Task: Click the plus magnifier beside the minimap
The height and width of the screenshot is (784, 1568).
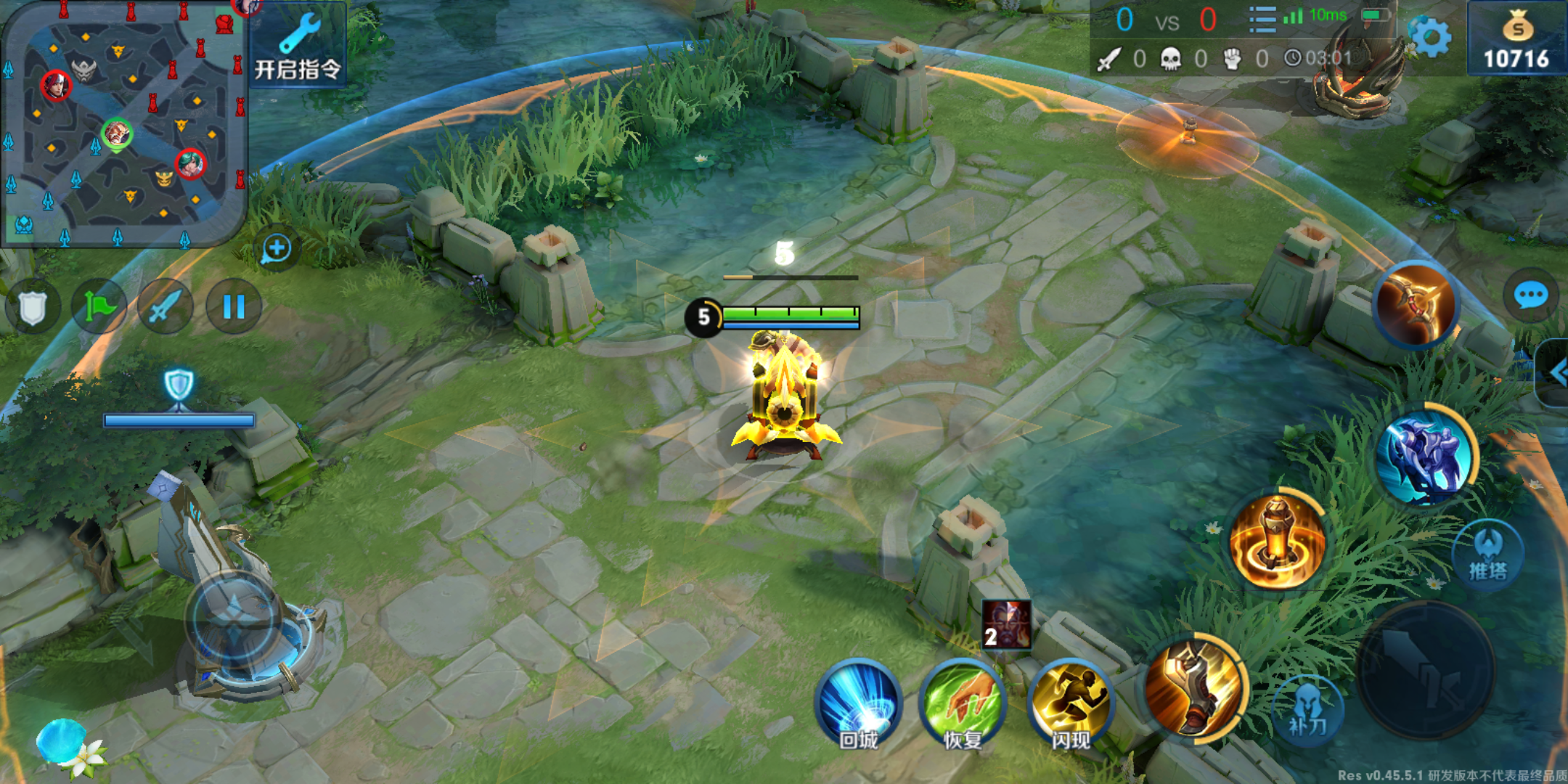Action: pos(276,249)
